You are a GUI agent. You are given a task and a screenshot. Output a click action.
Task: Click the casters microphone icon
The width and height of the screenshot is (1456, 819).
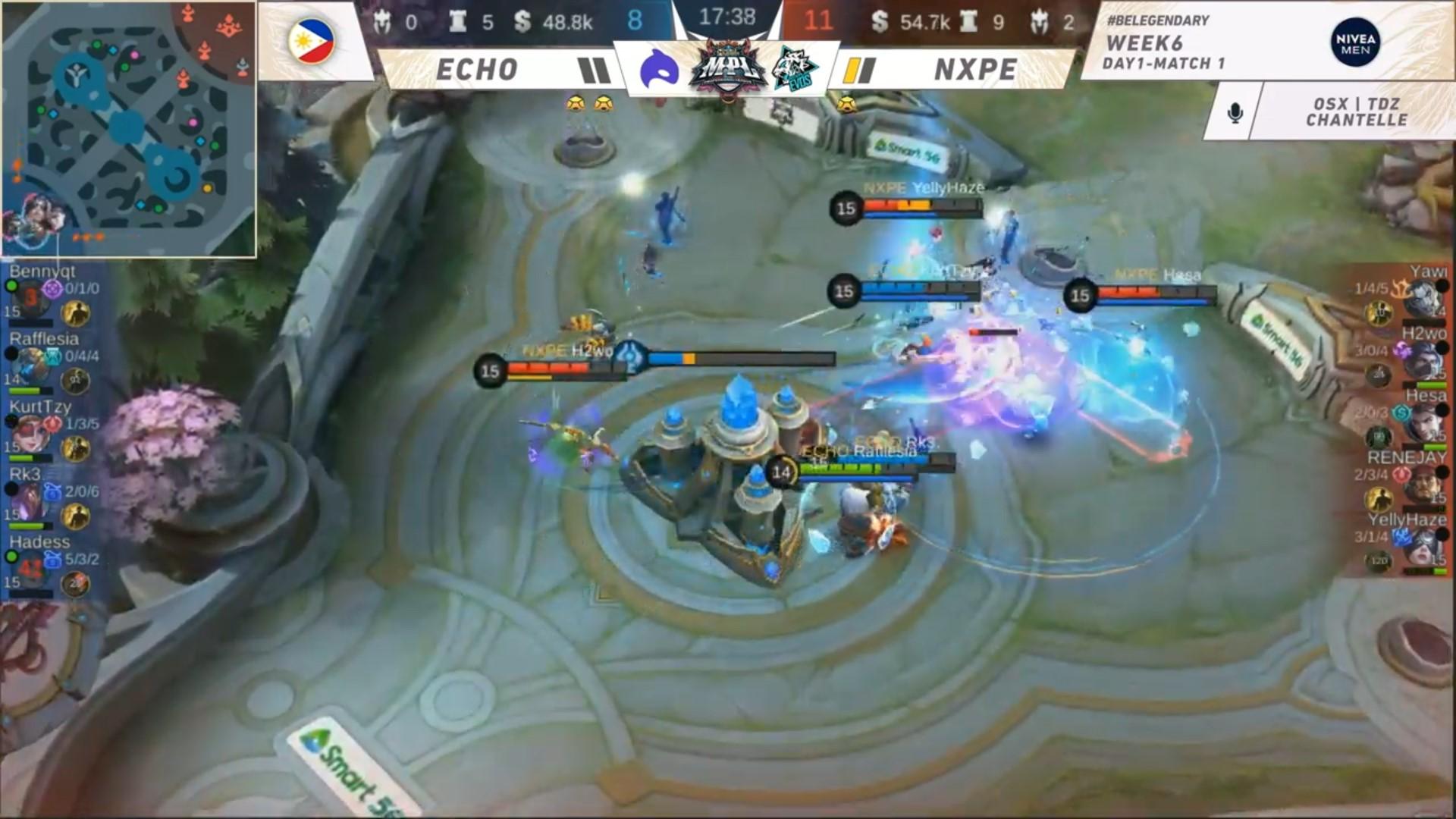point(1235,112)
